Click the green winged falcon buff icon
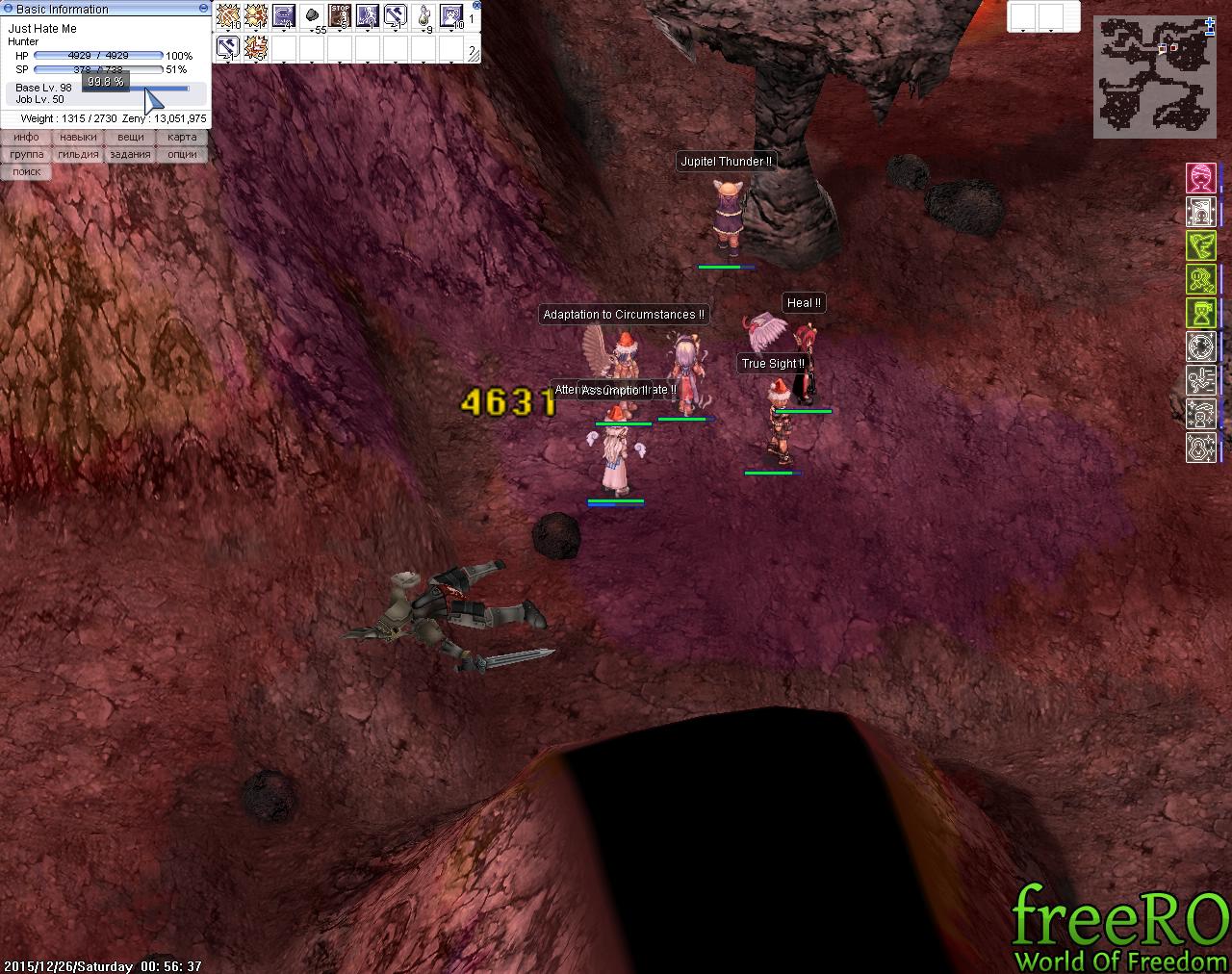This screenshot has height=974, width=1232. pyautogui.click(x=1200, y=245)
